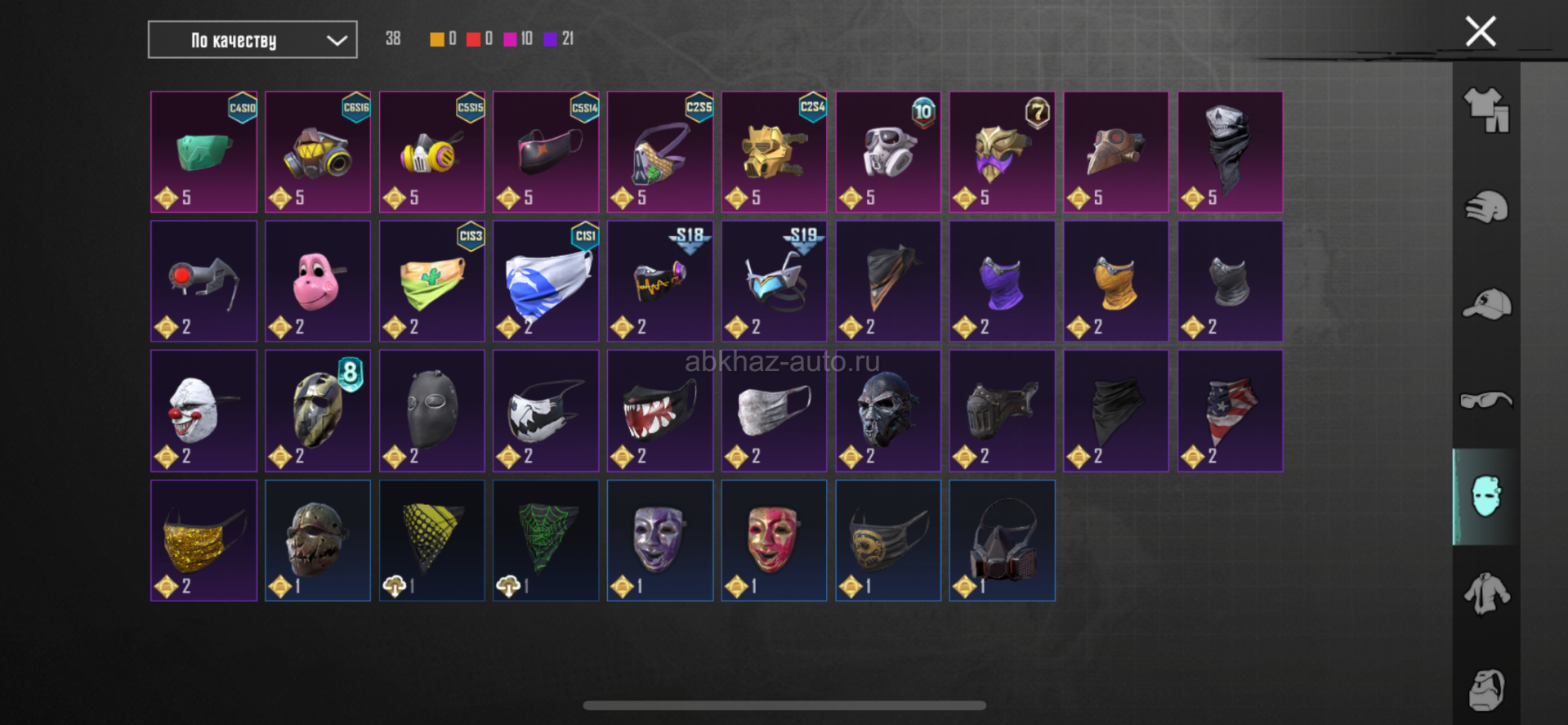Pick the gold glitter face mask
This screenshot has width=1568, height=725.
click(203, 540)
